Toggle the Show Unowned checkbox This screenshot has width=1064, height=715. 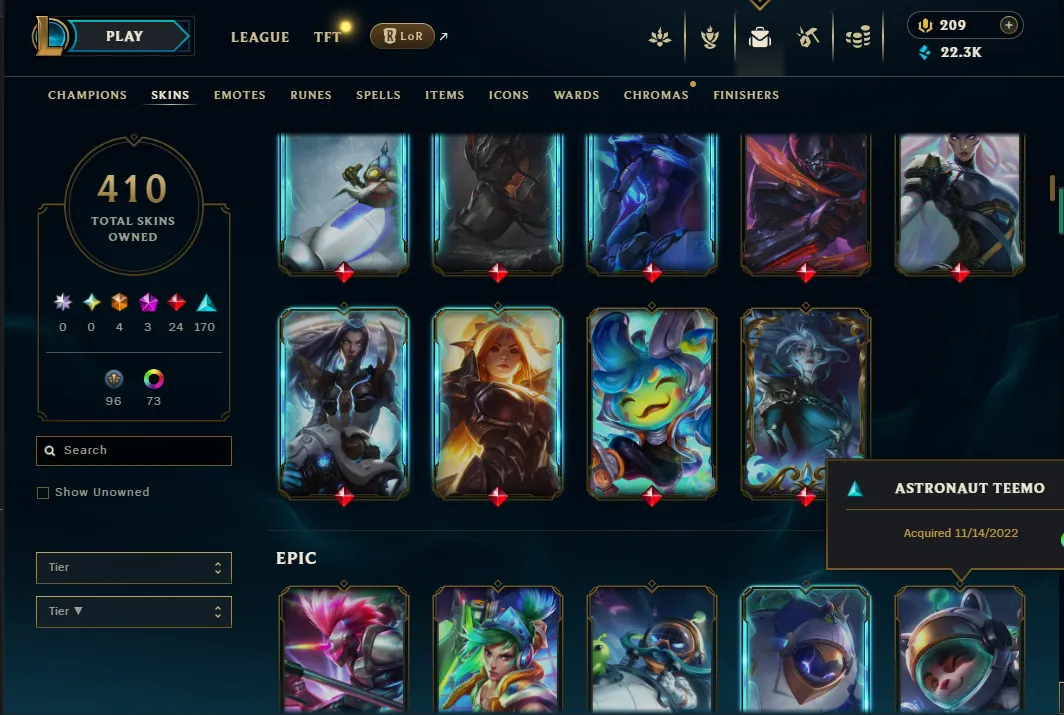43,493
